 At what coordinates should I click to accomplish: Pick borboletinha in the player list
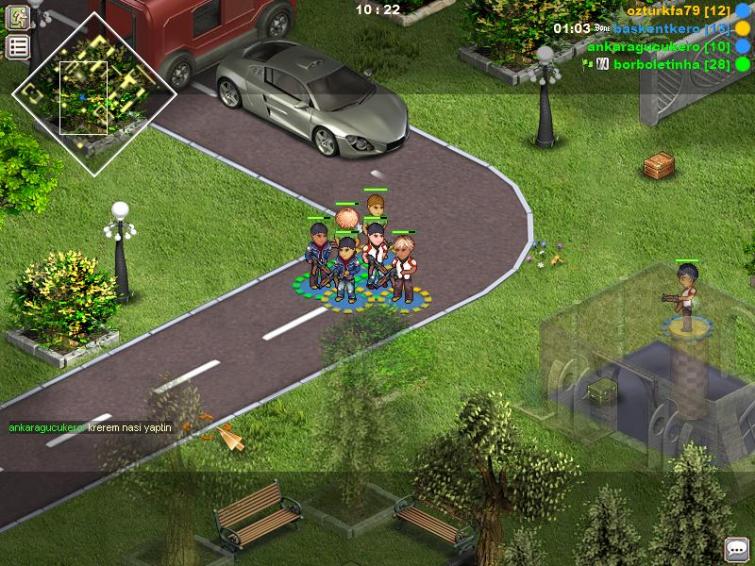(671, 64)
